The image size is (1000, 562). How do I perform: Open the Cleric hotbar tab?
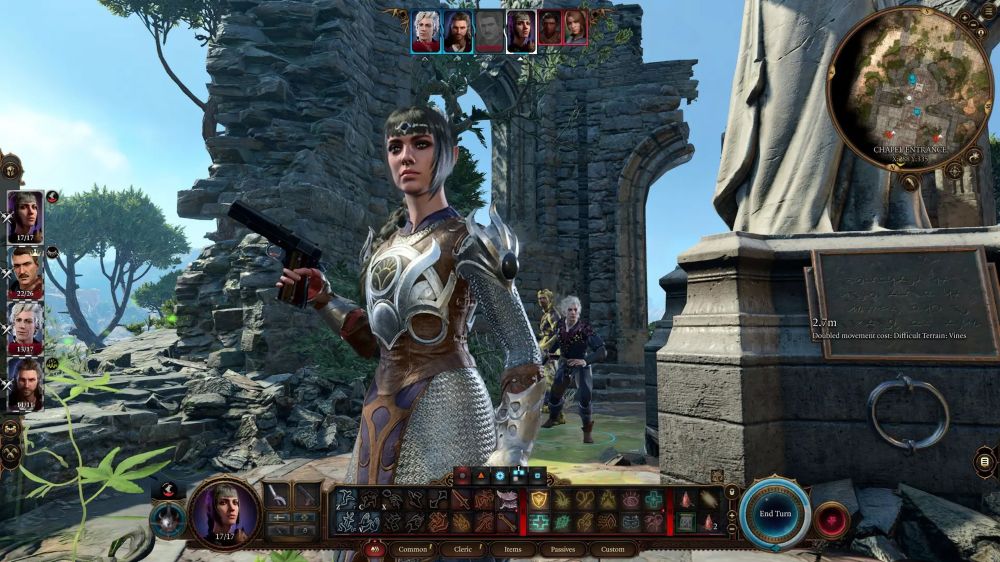coord(463,549)
